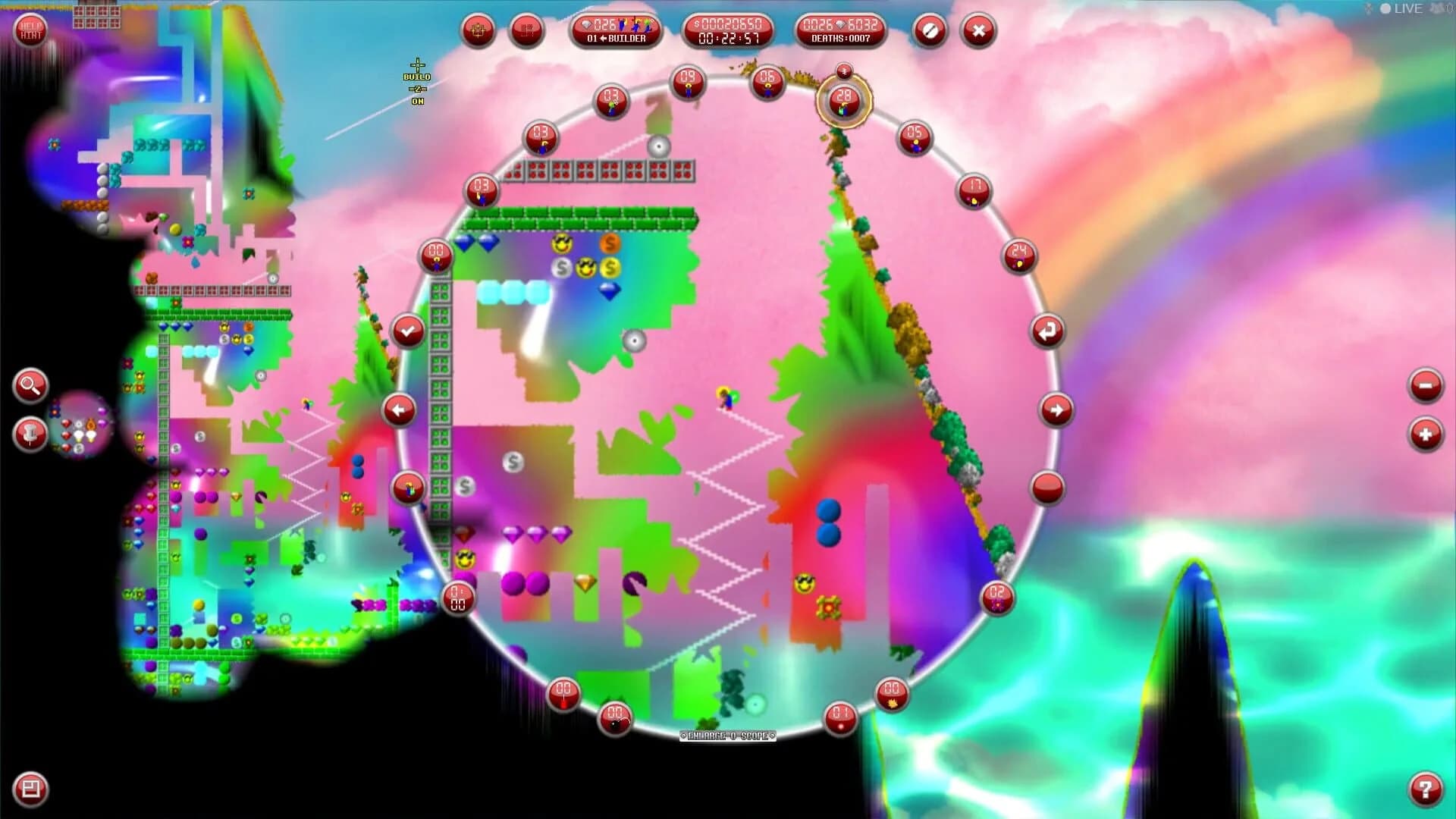Click the curved return arrow on the ring
This screenshot has width=1456, height=819.
coord(1046,330)
